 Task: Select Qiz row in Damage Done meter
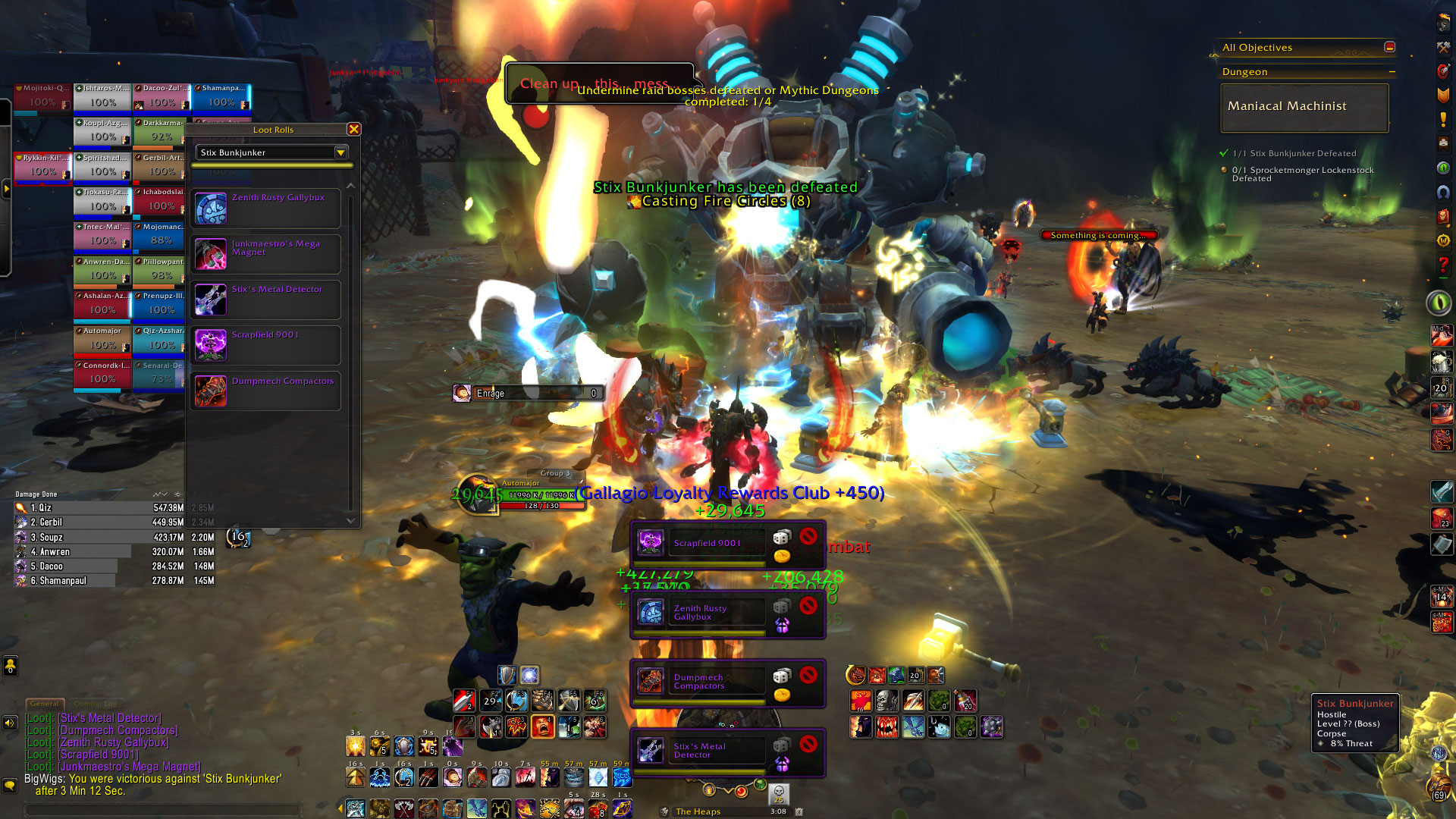coord(99,508)
